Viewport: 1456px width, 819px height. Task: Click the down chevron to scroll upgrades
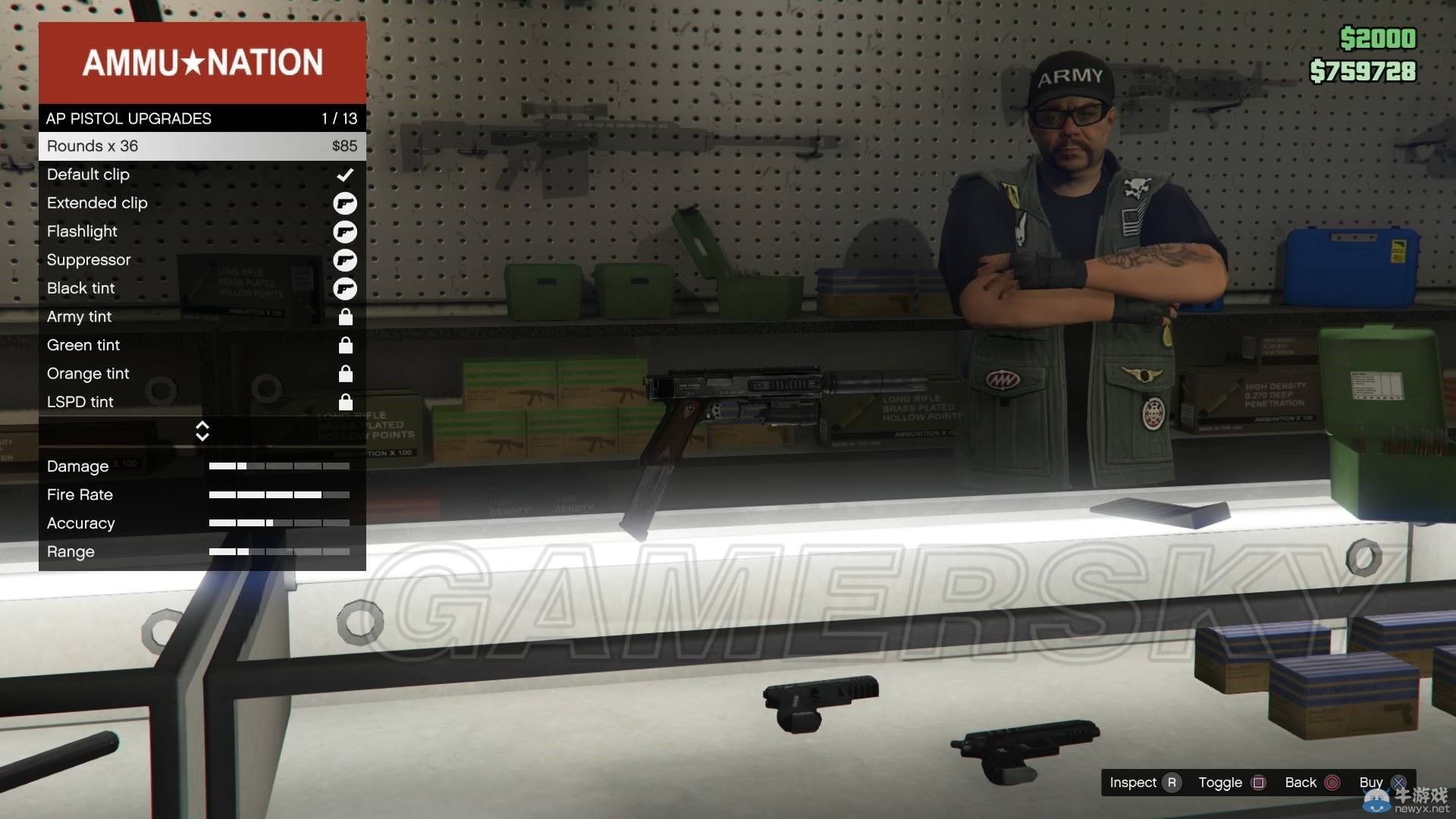click(x=202, y=436)
